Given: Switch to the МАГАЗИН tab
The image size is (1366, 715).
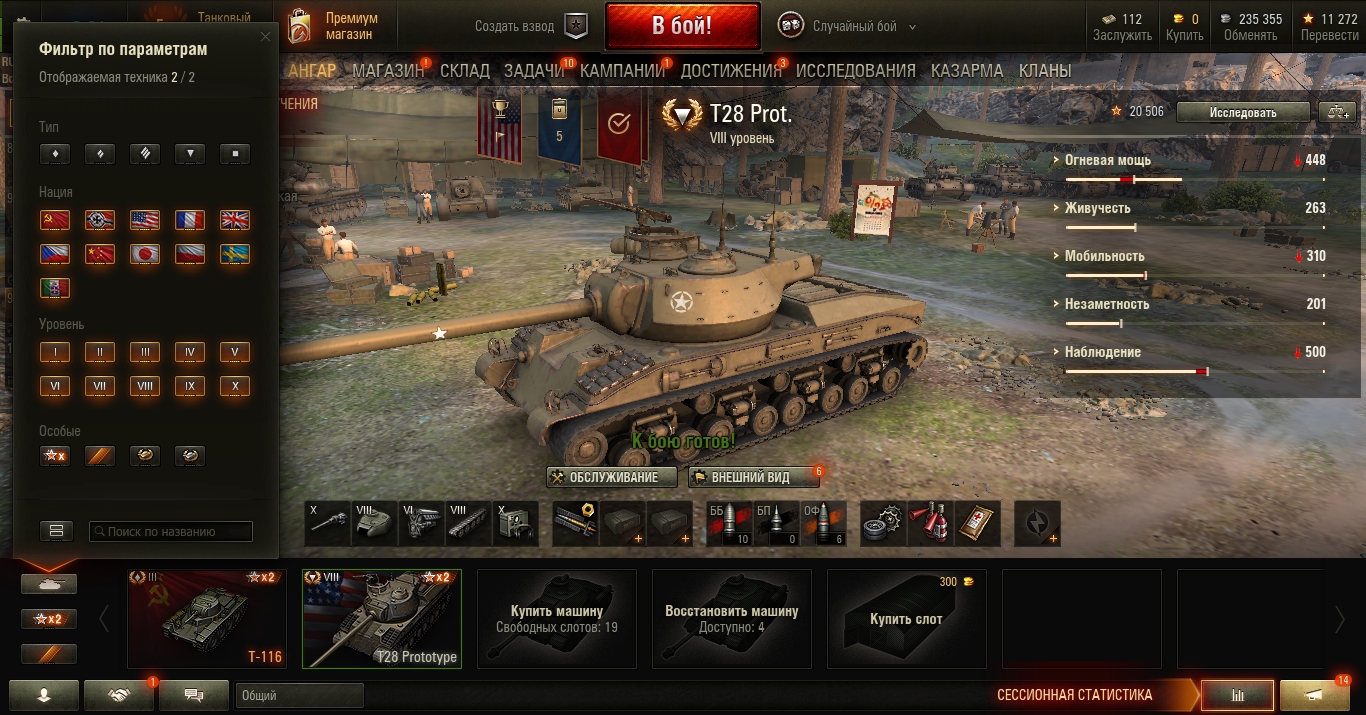Looking at the screenshot, I should [x=388, y=71].
